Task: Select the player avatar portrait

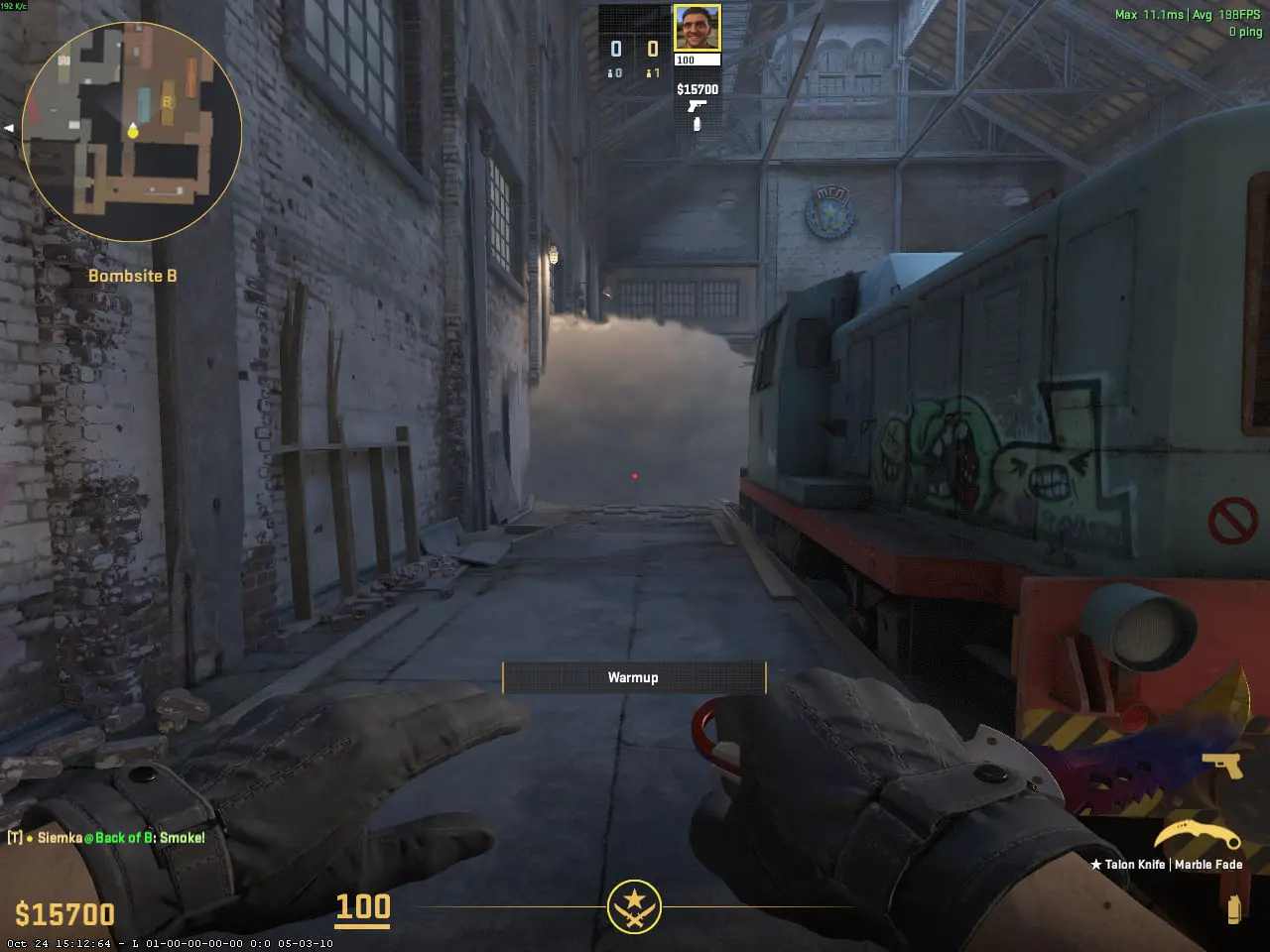Action: click(697, 28)
